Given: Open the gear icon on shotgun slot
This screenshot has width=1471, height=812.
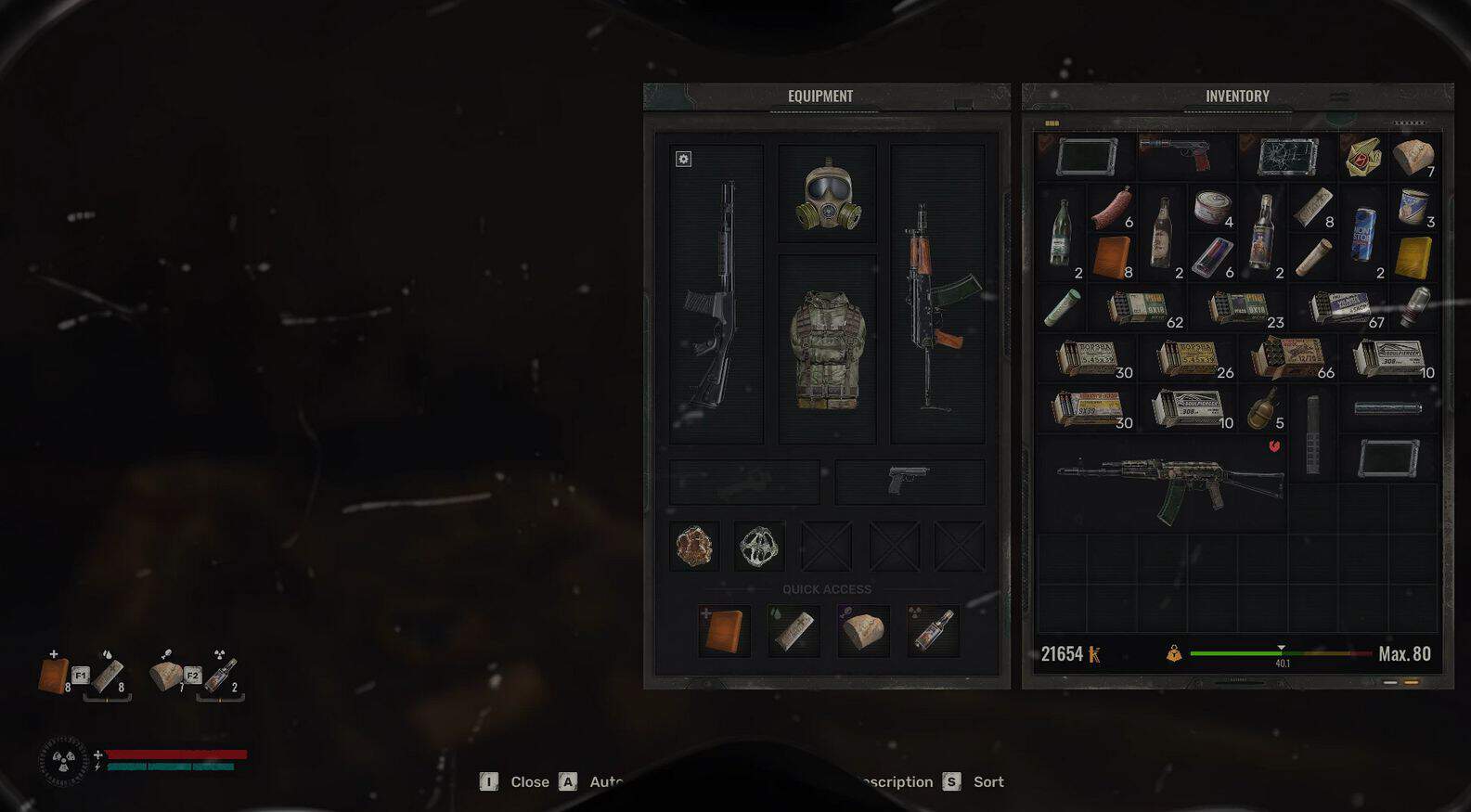Looking at the screenshot, I should tap(683, 160).
